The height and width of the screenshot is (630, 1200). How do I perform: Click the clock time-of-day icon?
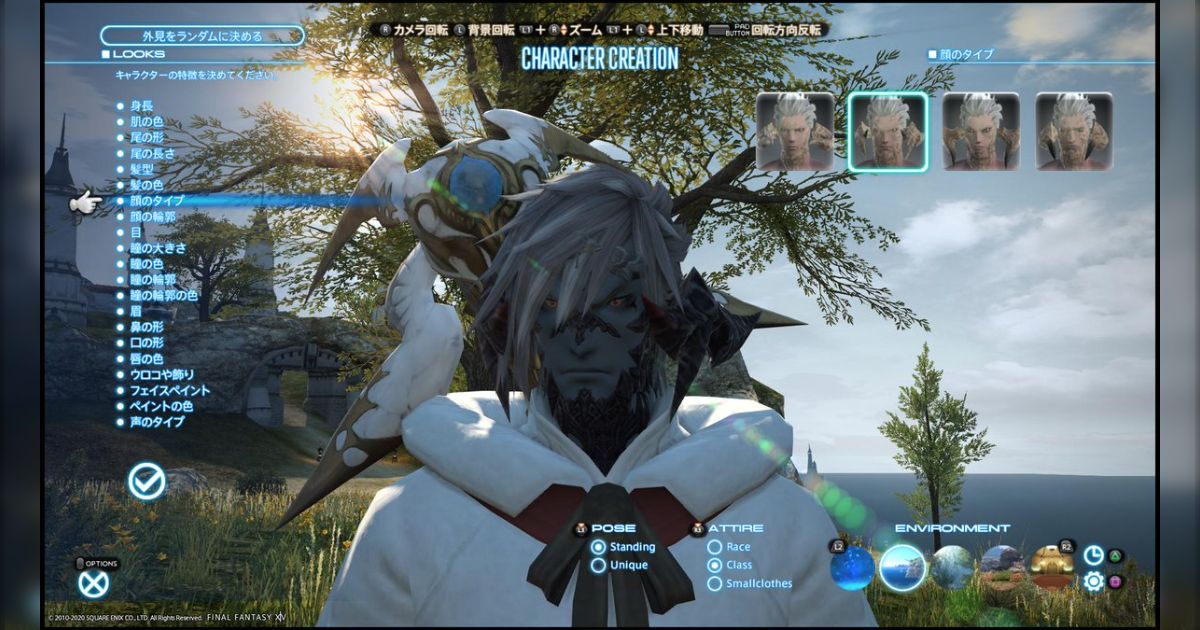pyautogui.click(x=1094, y=555)
